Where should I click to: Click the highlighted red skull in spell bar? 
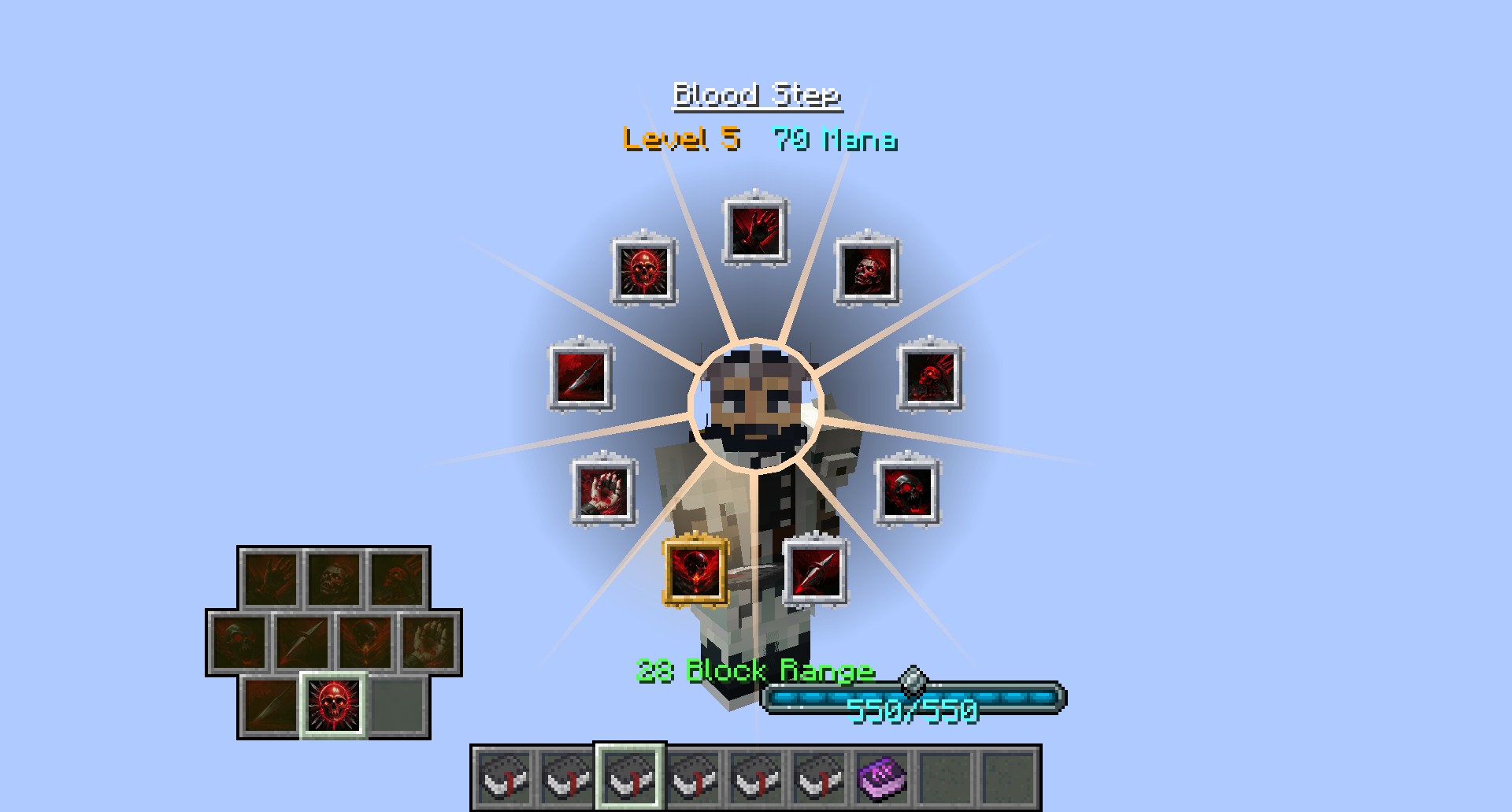coord(333,705)
